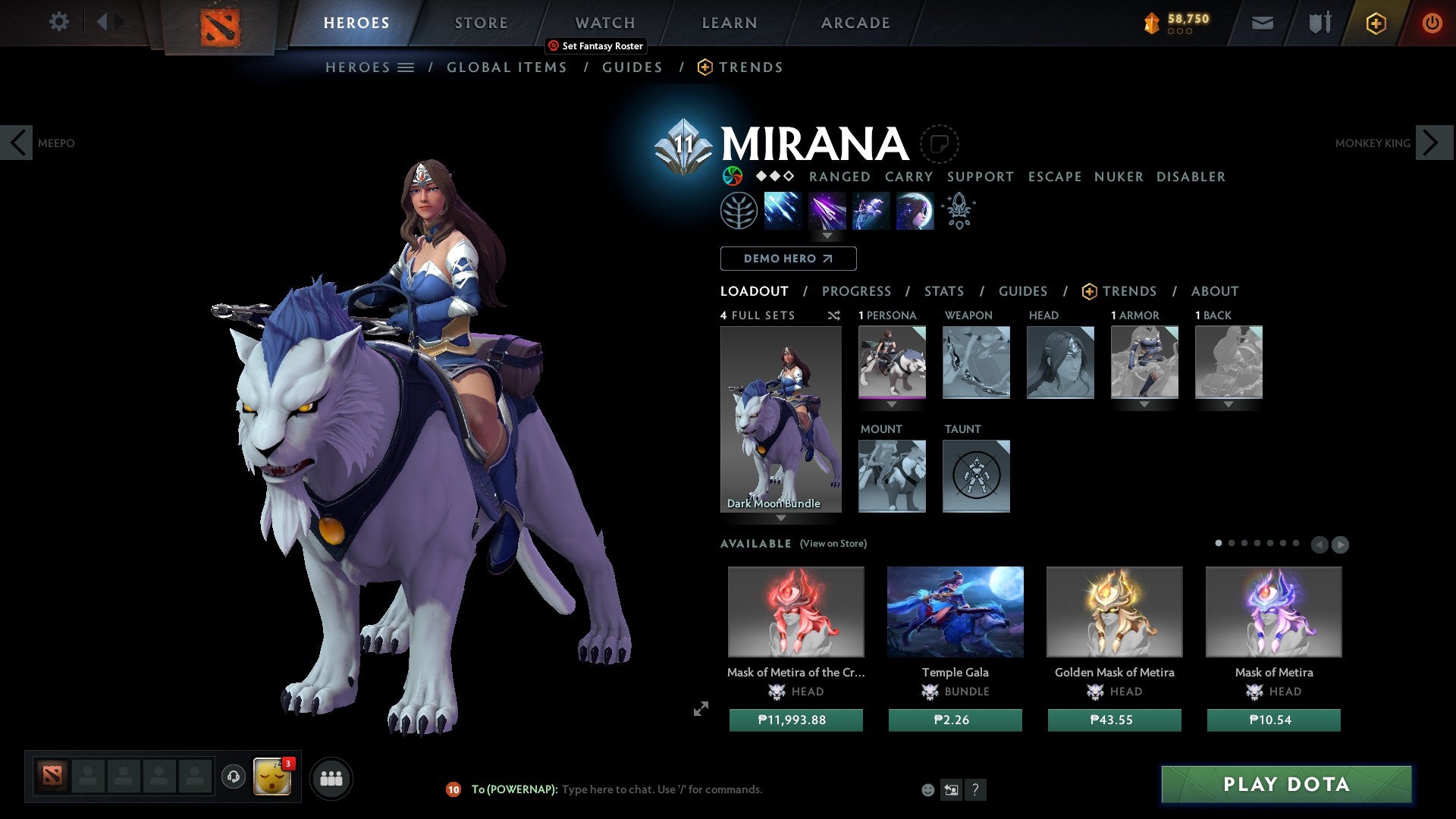Image resolution: width=1456 pixels, height=819 pixels.
Task: Click the DEMO HERO button
Action: pos(787,259)
